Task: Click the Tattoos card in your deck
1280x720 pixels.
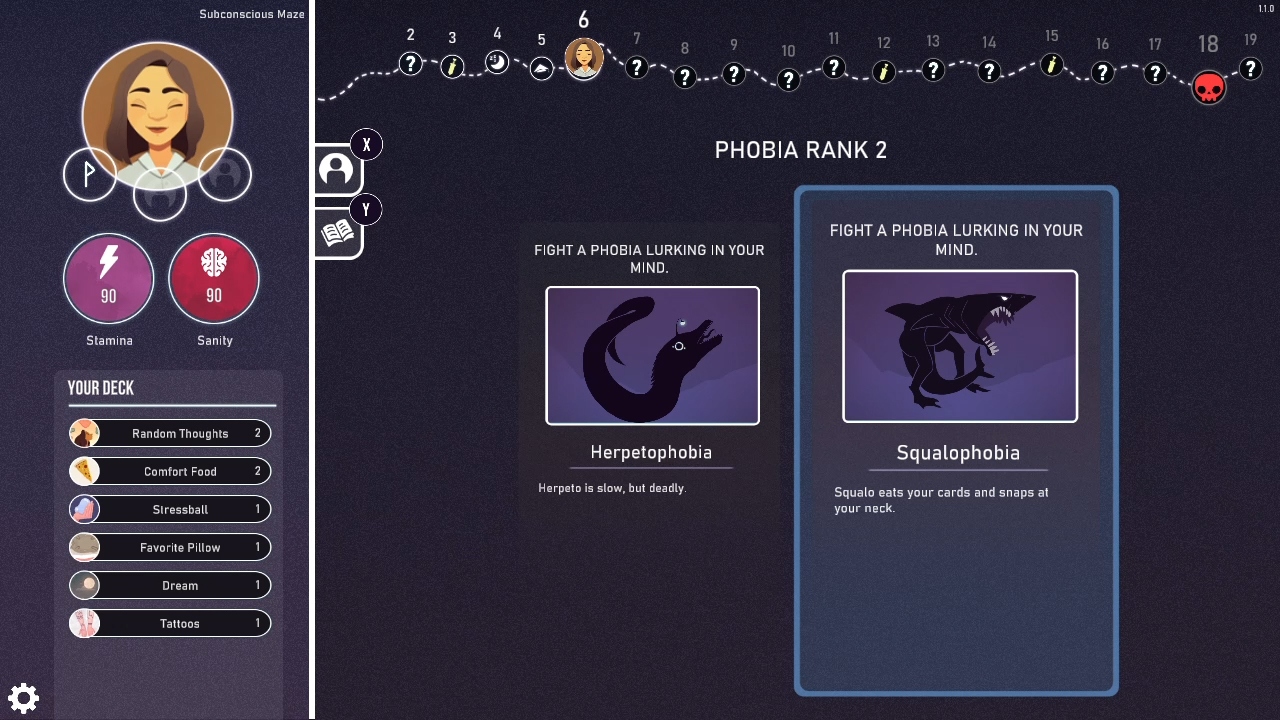Action: point(169,623)
